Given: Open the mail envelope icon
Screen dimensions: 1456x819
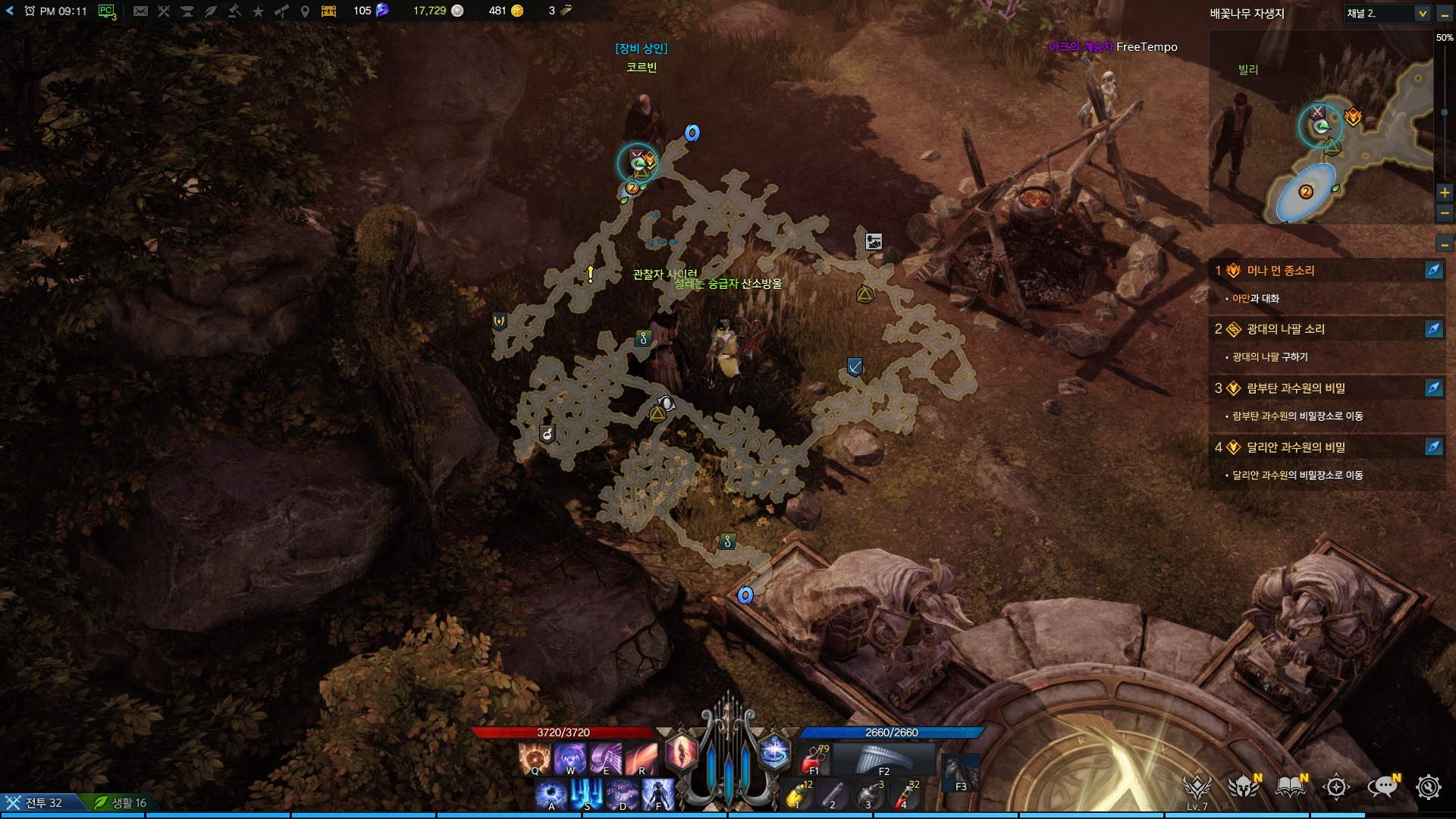Looking at the screenshot, I should 140,11.
